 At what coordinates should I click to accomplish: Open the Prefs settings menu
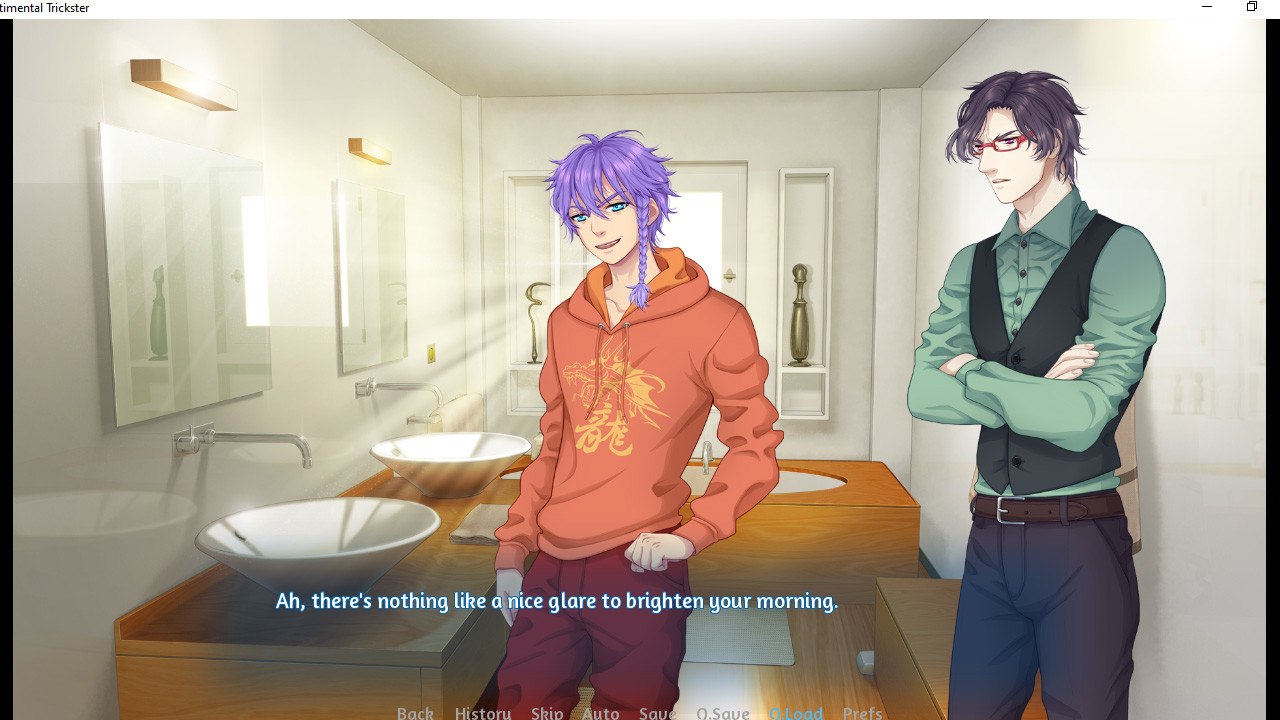(x=862, y=712)
